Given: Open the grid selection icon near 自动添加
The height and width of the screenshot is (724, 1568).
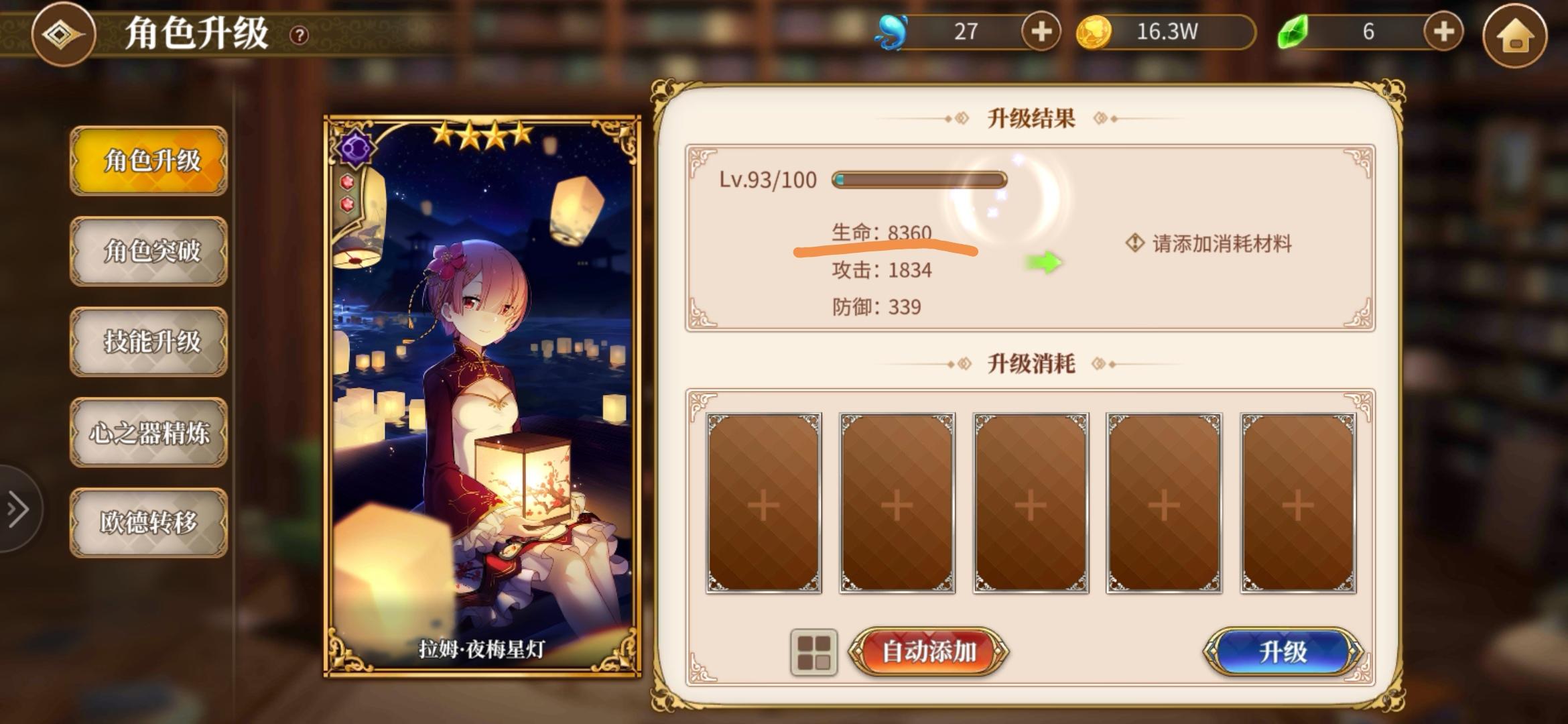Looking at the screenshot, I should coord(814,652).
